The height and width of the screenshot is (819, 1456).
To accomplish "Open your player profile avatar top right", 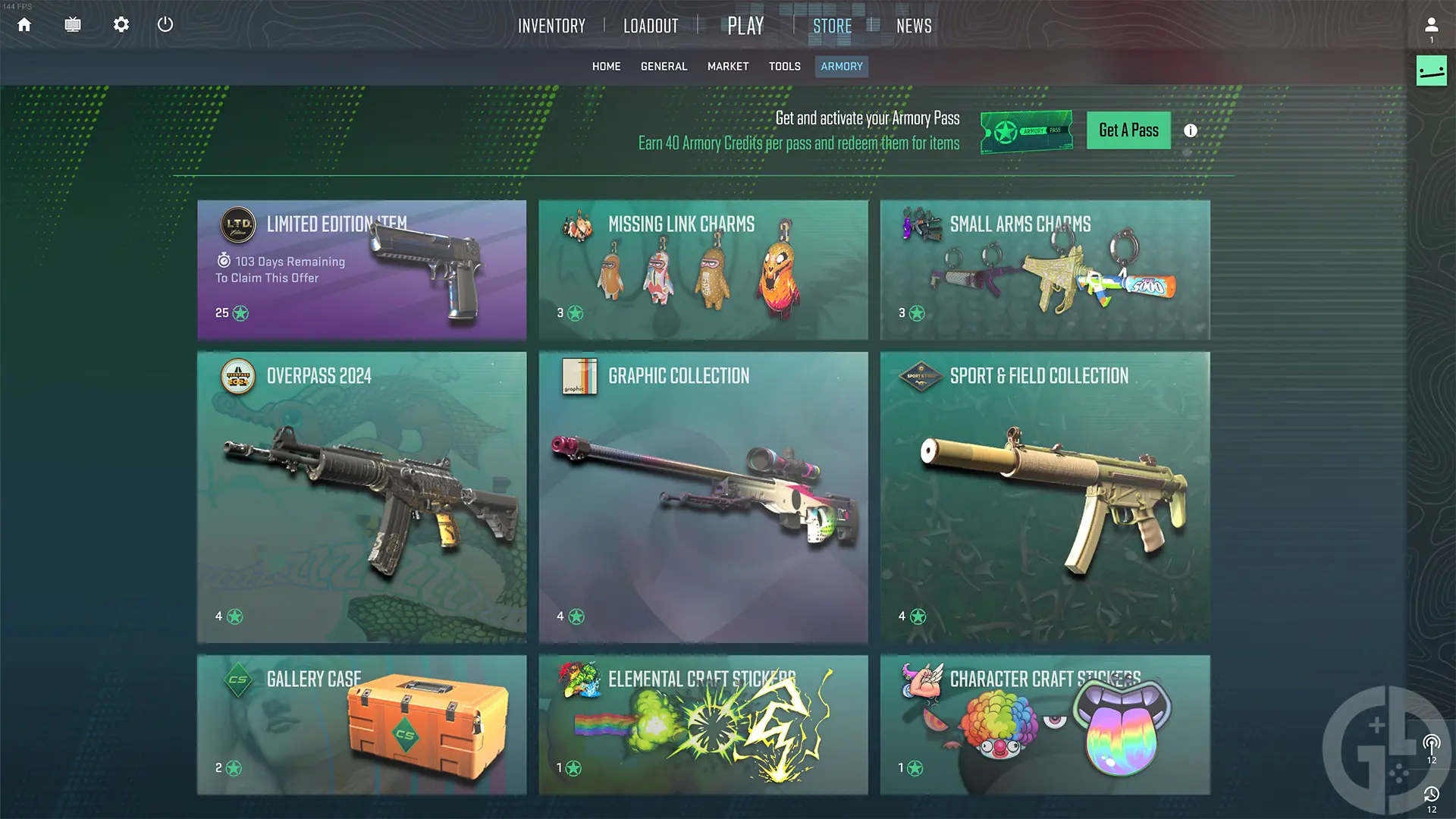I will [1432, 24].
